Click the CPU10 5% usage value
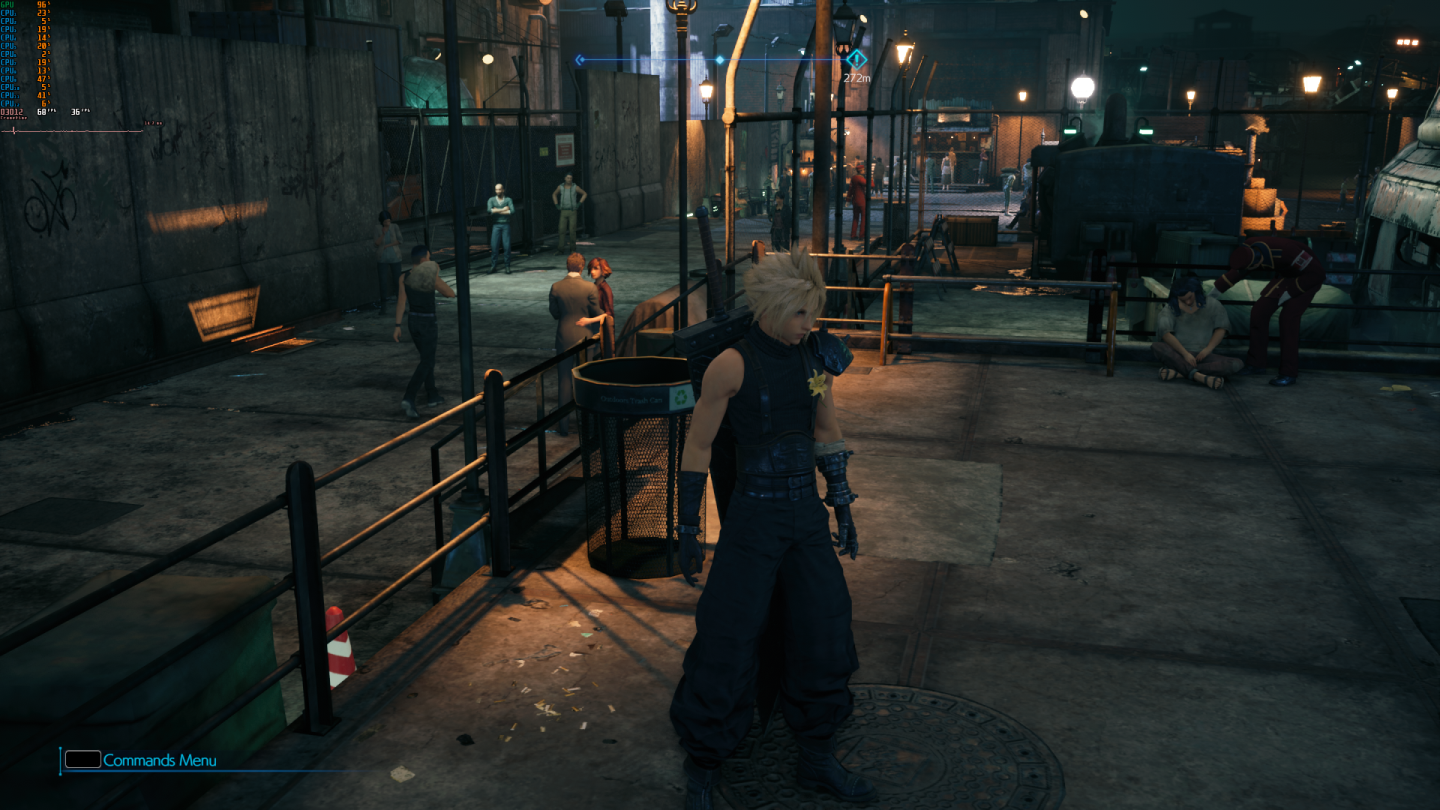This screenshot has height=810, width=1440. pyautogui.click(x=45, y=87)
